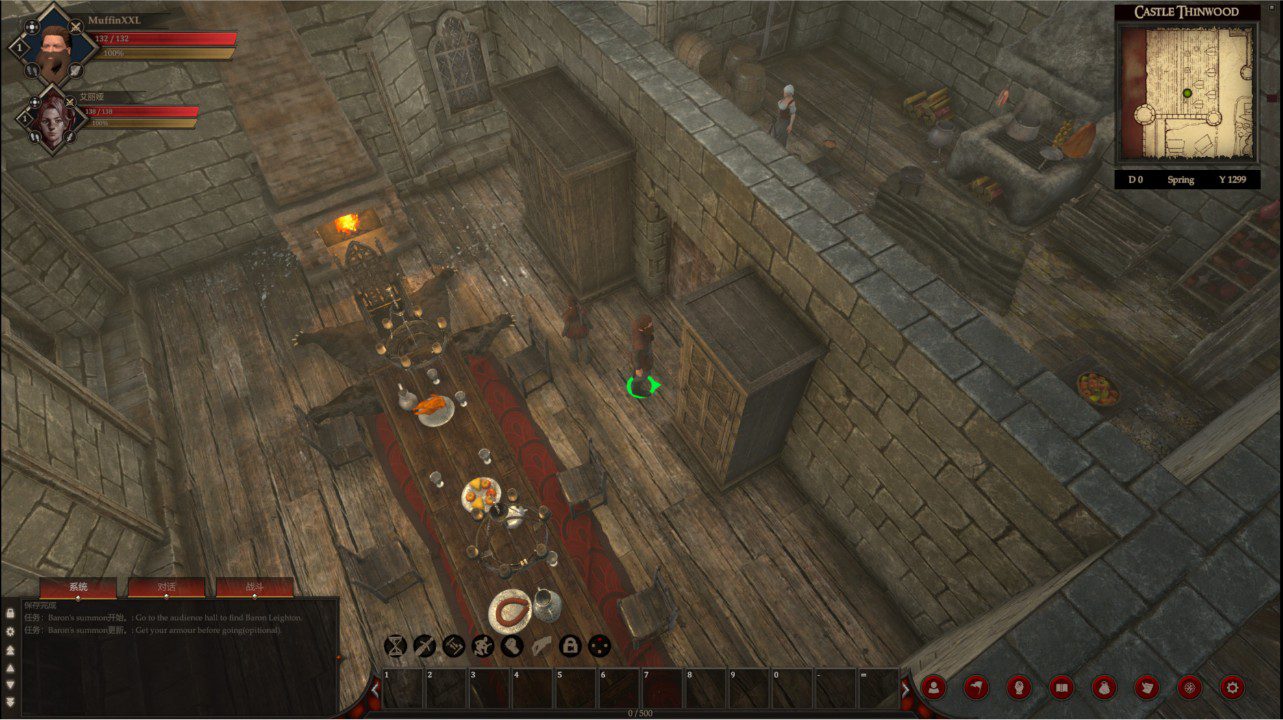Viewport: 1283px width, 720px height.
Task: Open the character sheet icon
Action: (x=933, y=687)
